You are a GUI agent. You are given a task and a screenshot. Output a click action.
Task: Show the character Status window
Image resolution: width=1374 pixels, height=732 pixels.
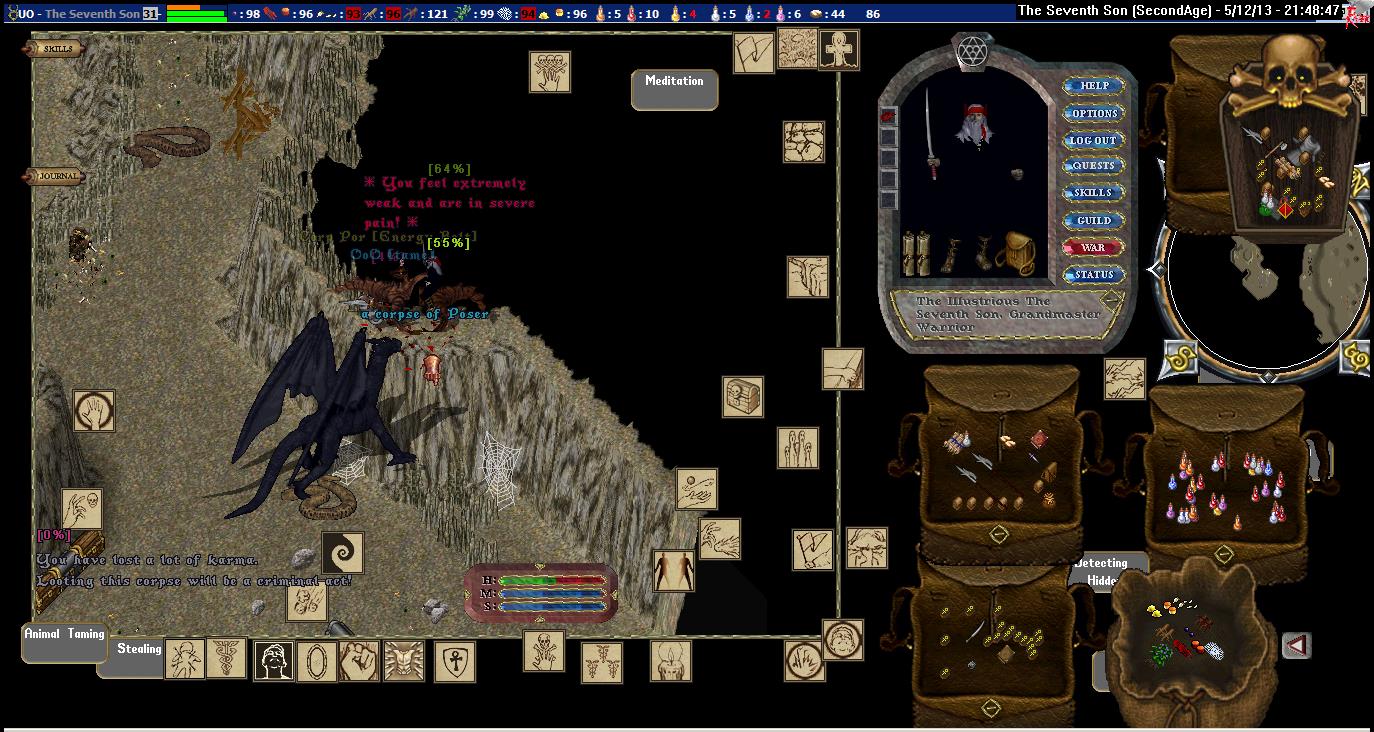click(x=1093, y=274)
